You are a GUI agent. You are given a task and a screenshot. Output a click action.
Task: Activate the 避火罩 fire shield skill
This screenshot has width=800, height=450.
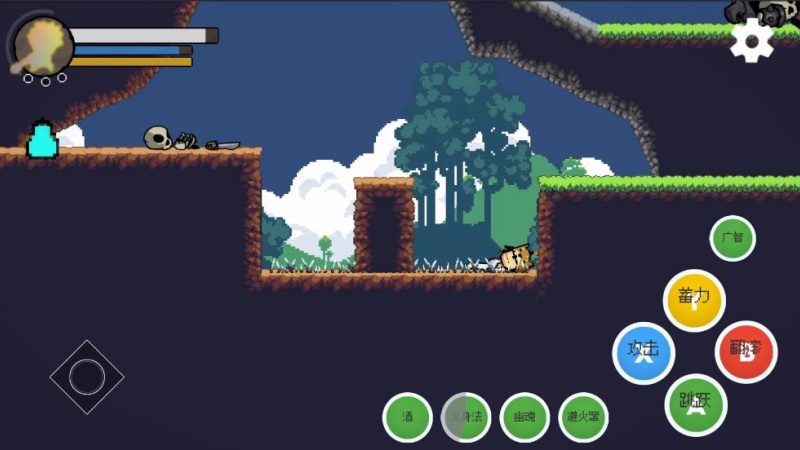[x=583, y=417]
